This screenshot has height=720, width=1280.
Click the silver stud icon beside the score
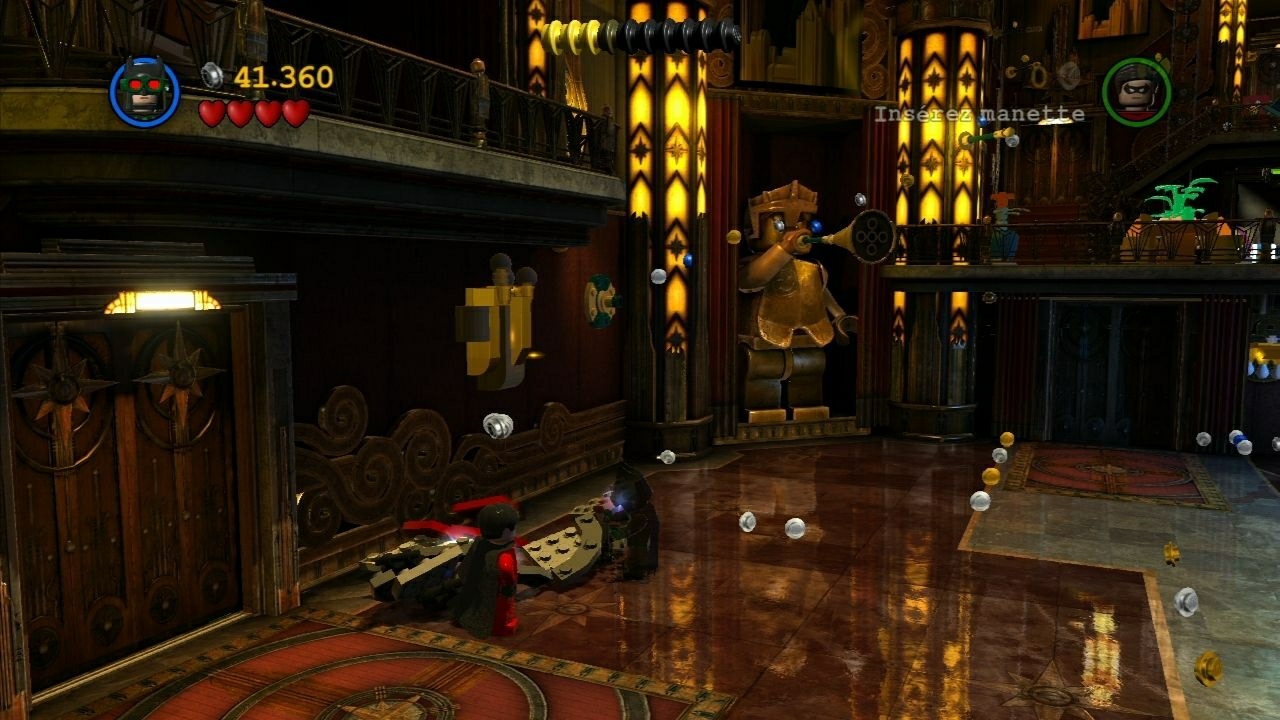click(x=210, y=72)
